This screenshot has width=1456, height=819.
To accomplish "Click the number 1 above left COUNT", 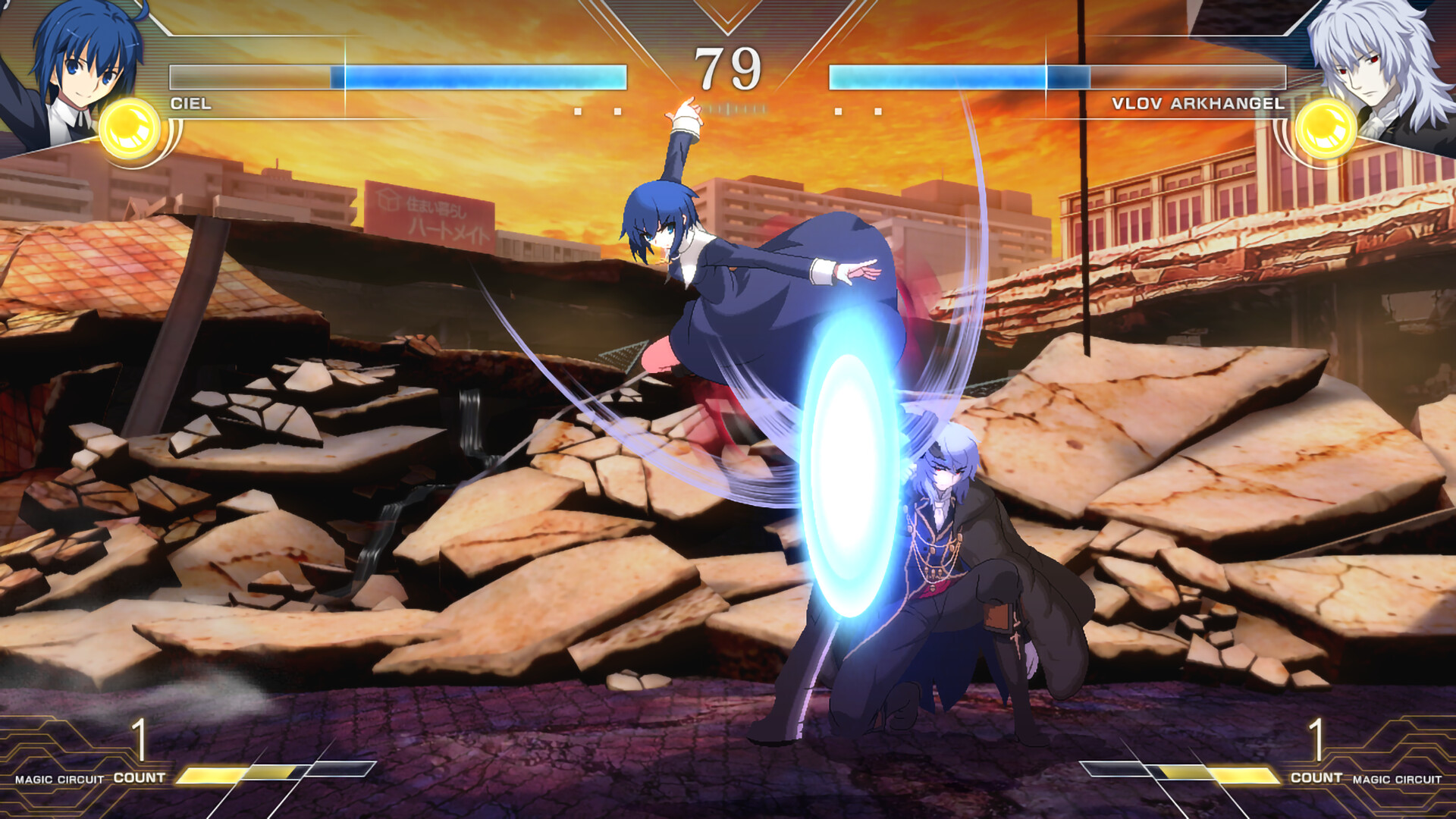I will [x=141, y=739].
